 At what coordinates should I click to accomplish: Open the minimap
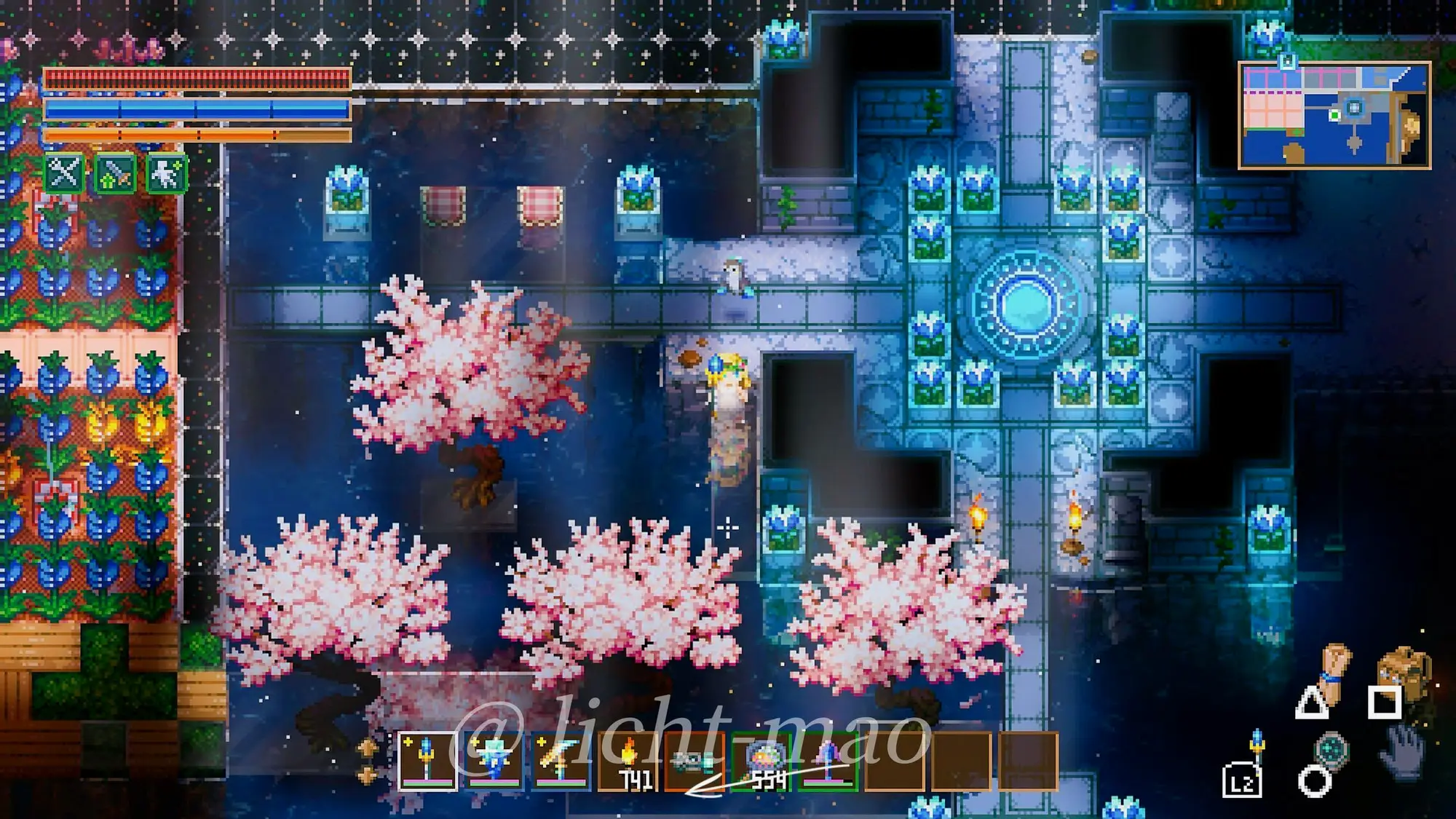(x=1334, y=115)
